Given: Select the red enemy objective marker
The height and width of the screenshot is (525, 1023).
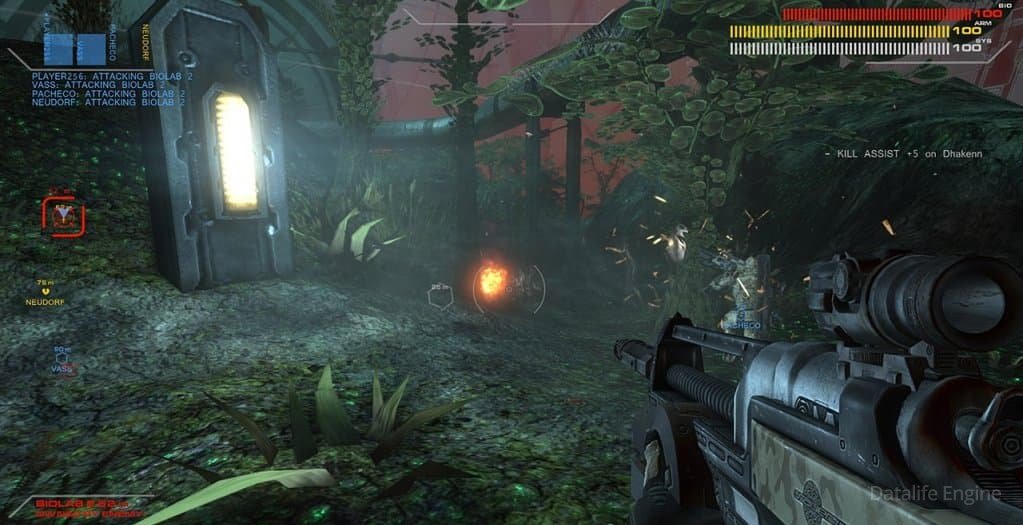Looking at the screenshot, I should pyautogui.click(x=64, y=216).
